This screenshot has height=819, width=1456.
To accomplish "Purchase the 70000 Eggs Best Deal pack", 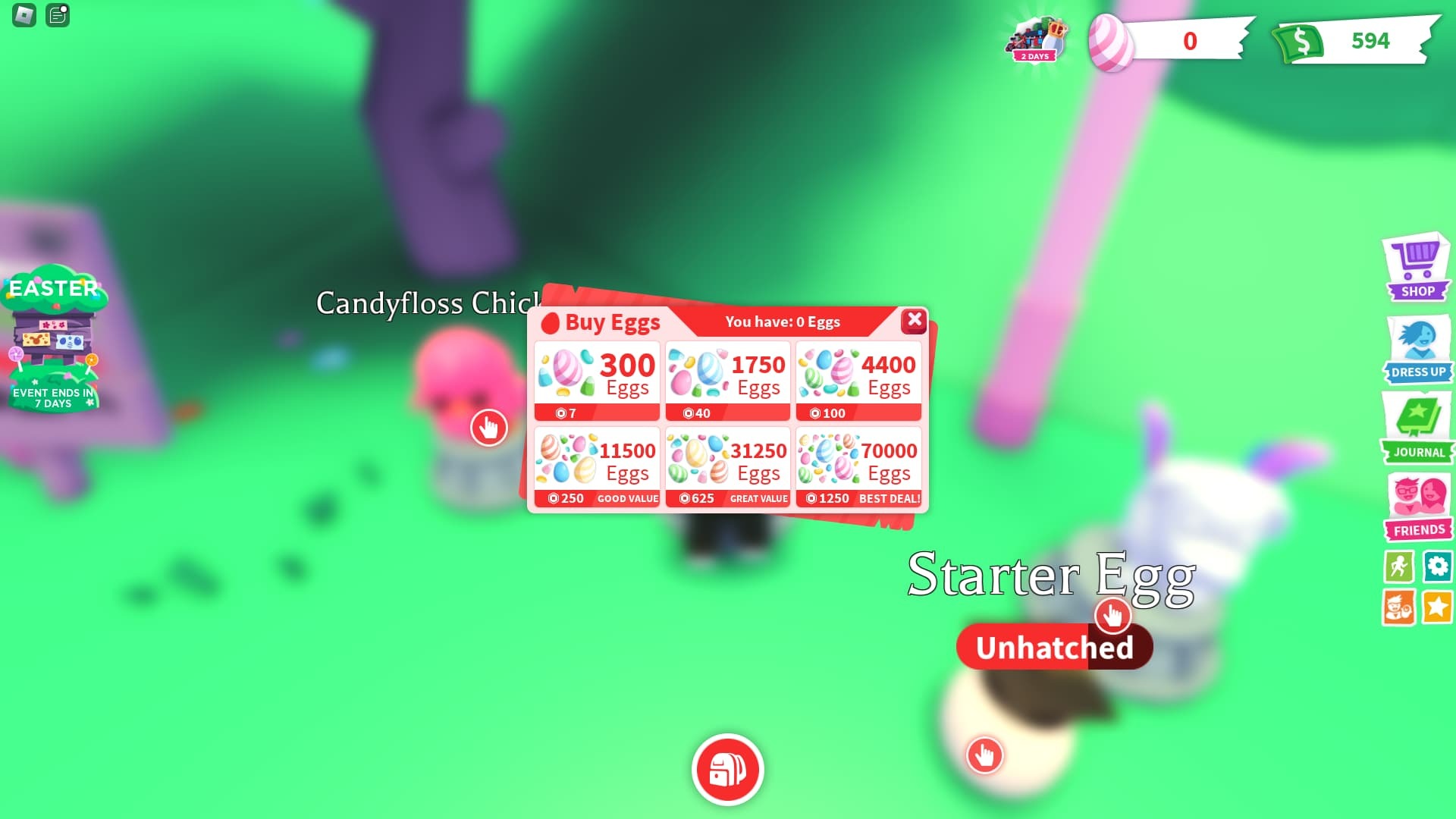I will click(858, 463).
